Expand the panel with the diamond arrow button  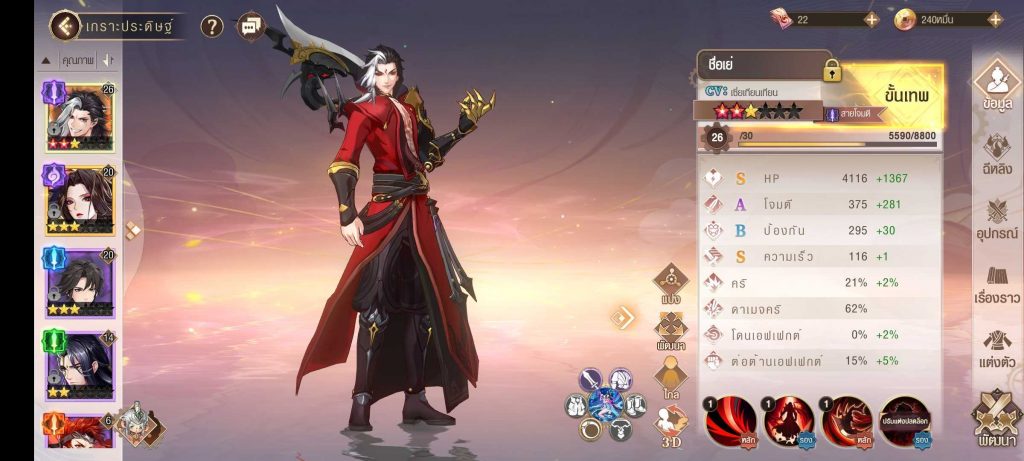(x=624, y=318)
